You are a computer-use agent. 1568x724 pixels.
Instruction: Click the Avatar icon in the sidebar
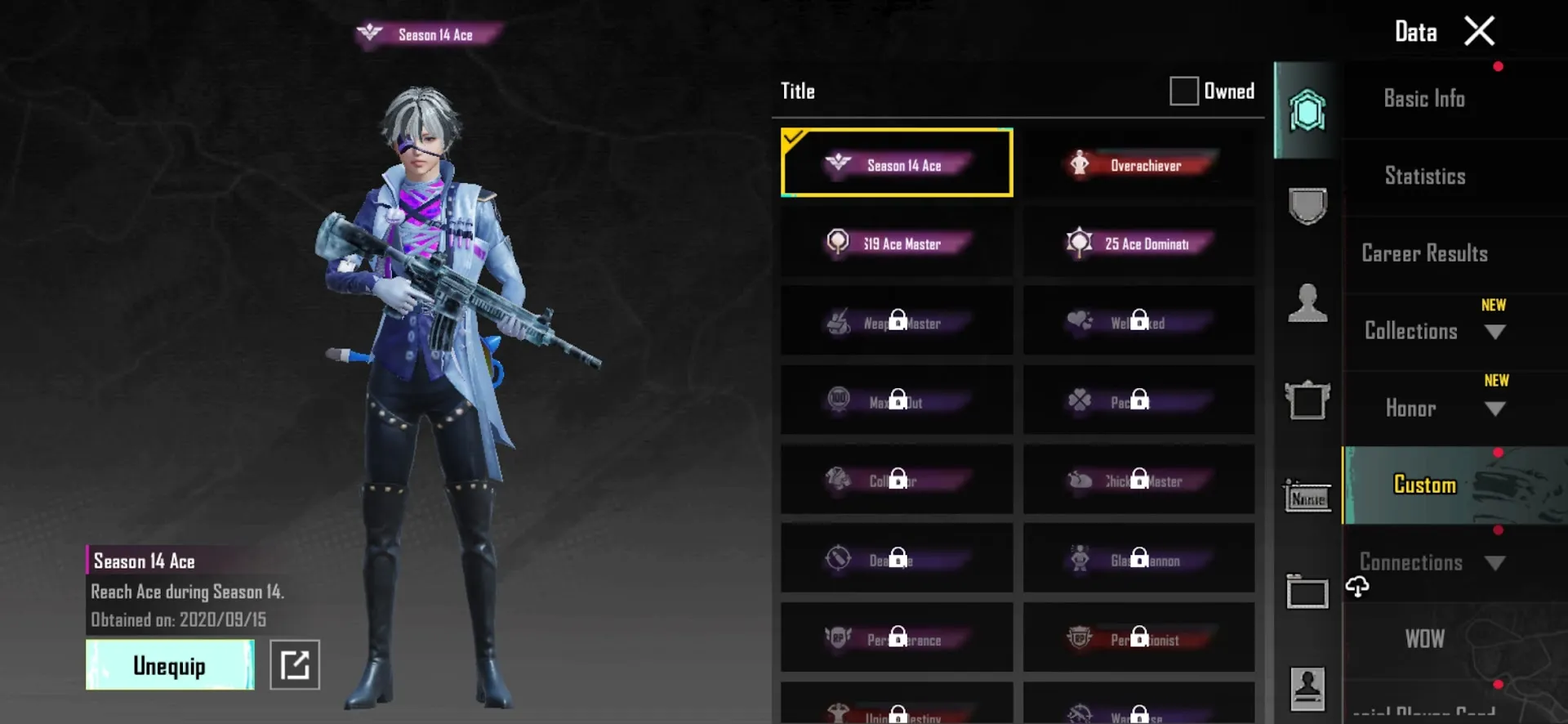tap(1307, 302)
